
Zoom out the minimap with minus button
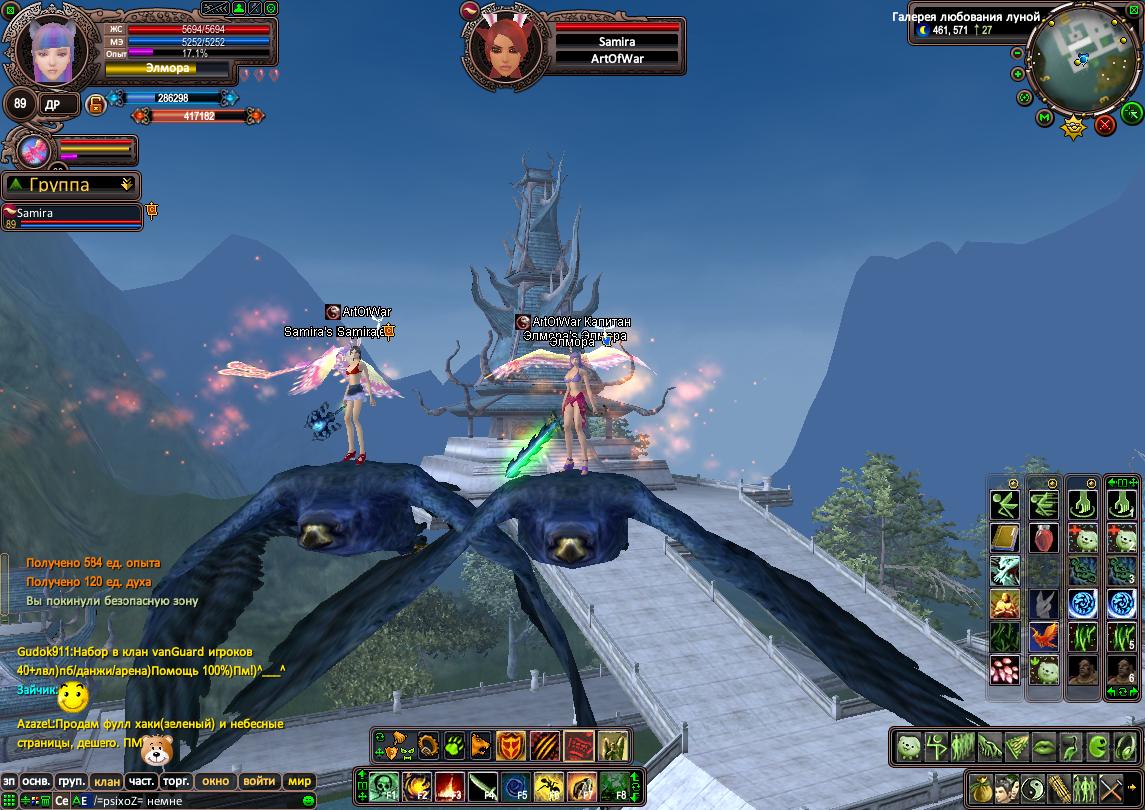[x=1018, y=53]
